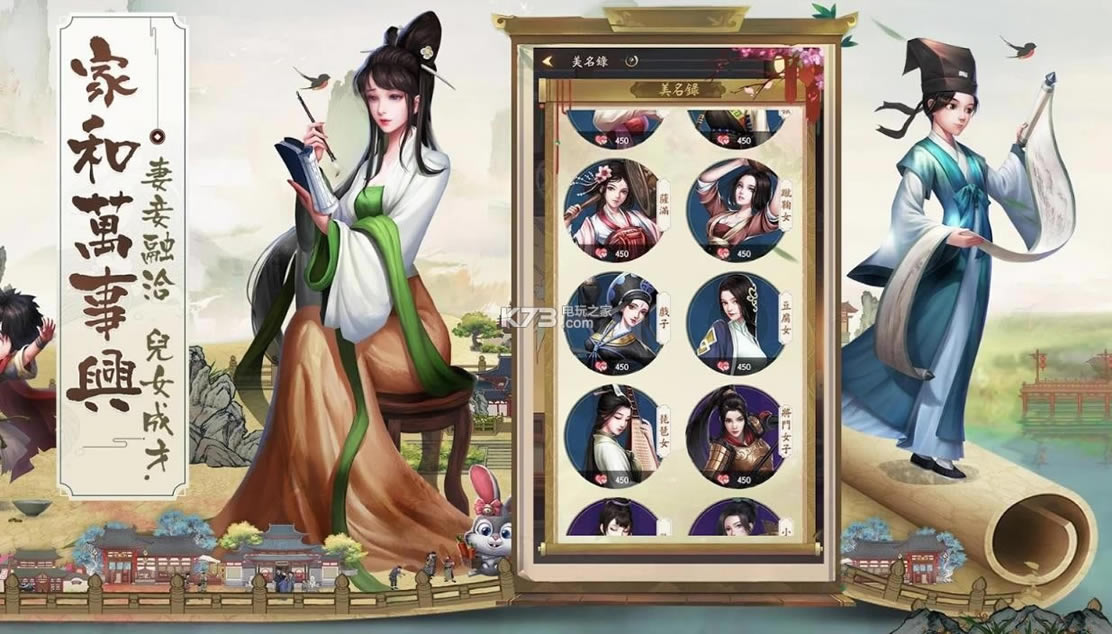Choose the 織舞女 beauty portrait
The width and height of the screenshot is (1112, 634).
[x=733, y=207]
